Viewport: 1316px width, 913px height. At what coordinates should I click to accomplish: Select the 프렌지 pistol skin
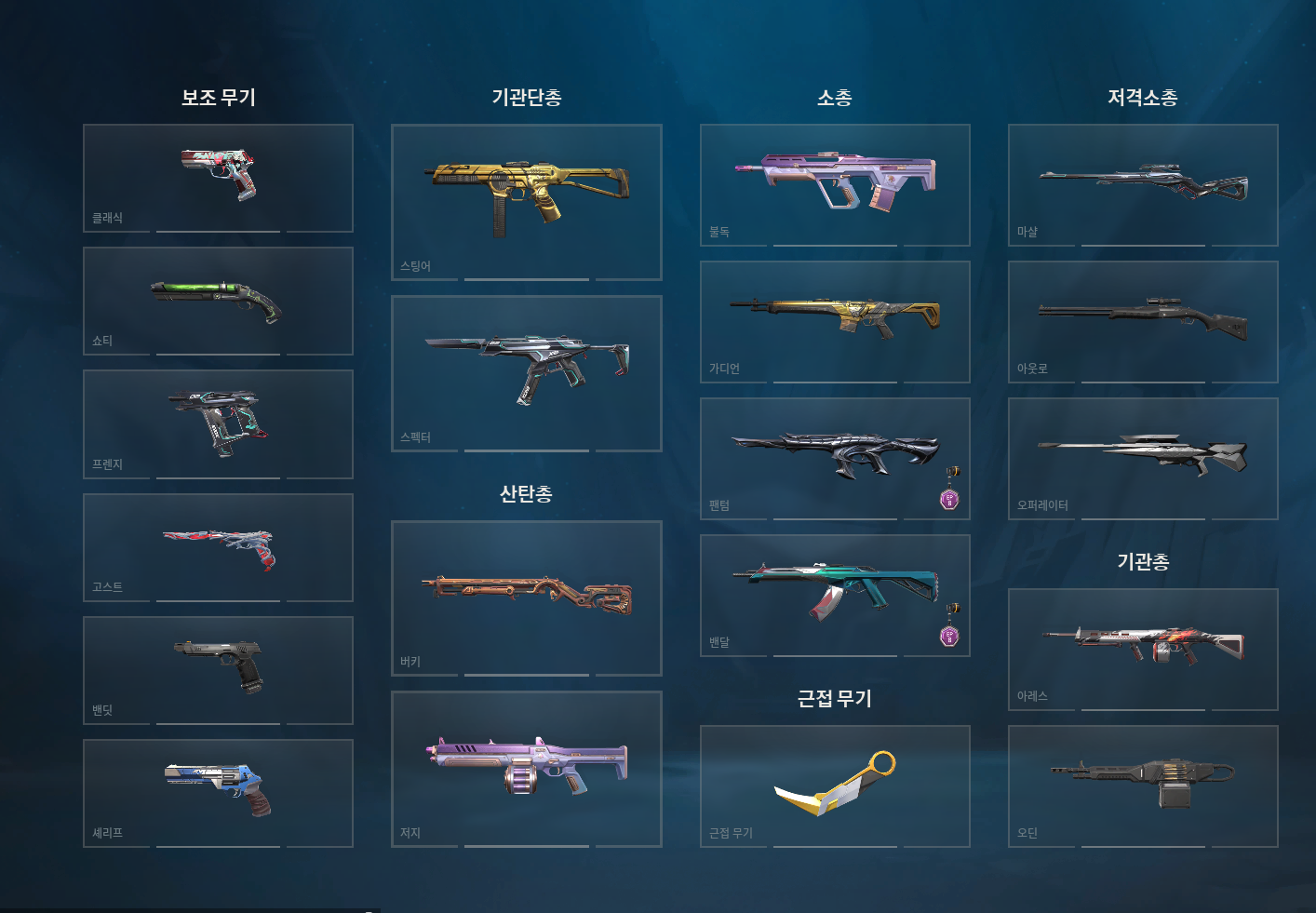pos(217,423)
